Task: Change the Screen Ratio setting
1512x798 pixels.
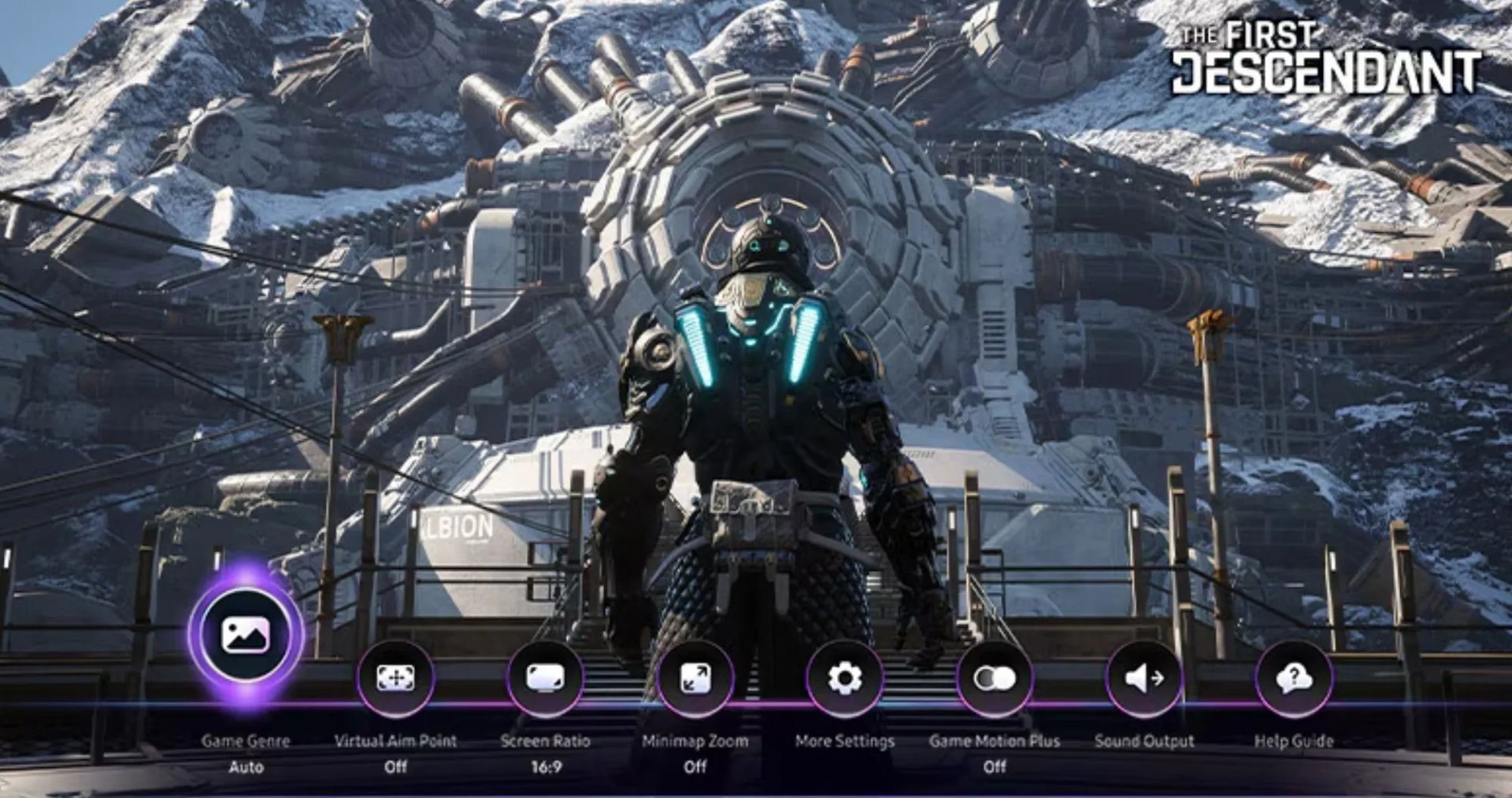Action: [545, 678]
